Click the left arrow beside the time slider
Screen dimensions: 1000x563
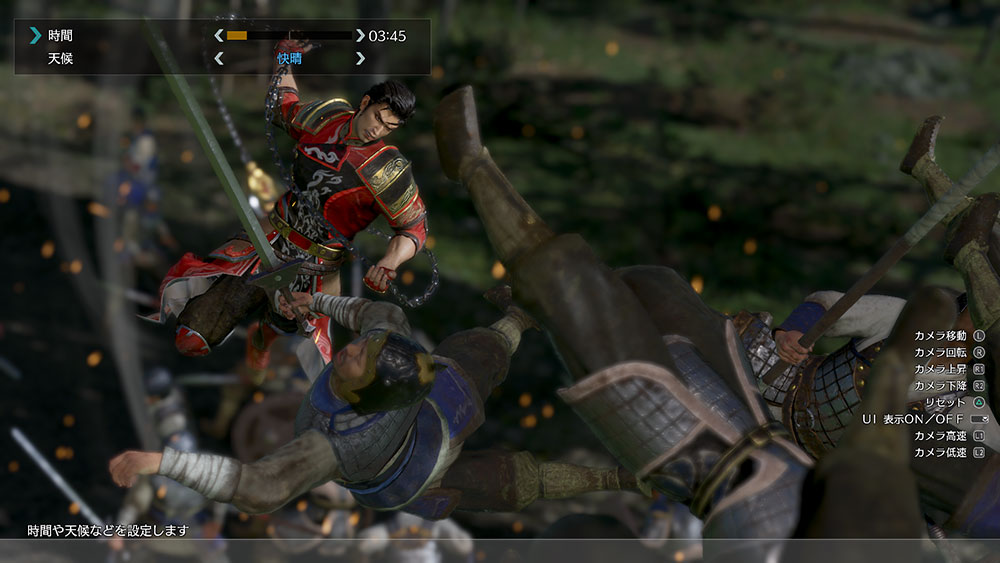pyautogui.click(x=219, y=36)
